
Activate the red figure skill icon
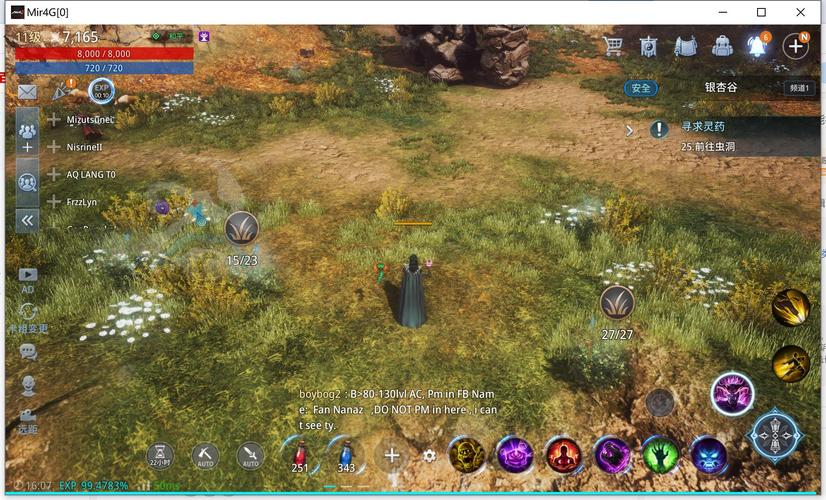[x=563, y=455]
